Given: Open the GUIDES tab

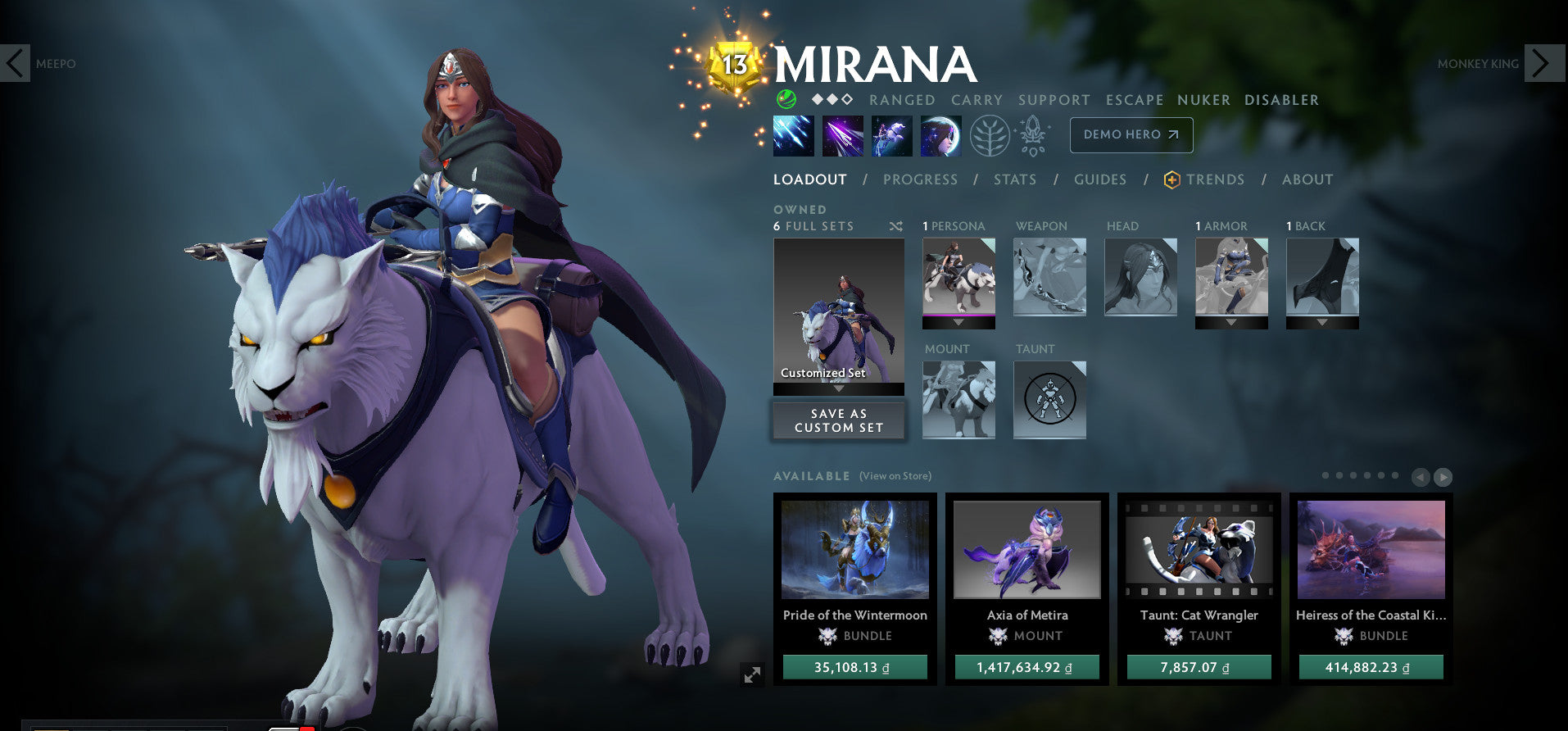Looking at the screenshot, I should coord(1100,179).
